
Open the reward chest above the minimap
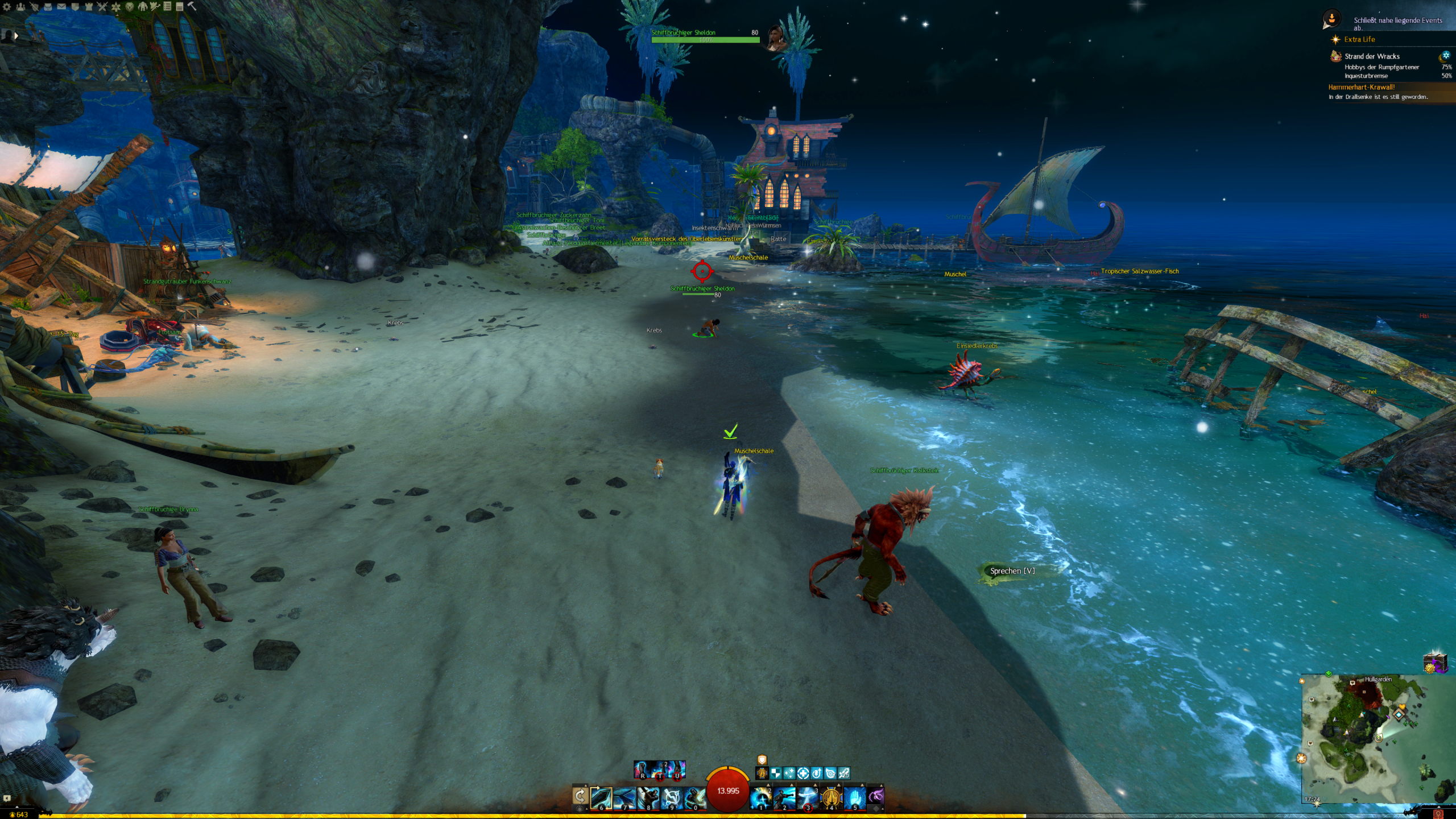1434,663
